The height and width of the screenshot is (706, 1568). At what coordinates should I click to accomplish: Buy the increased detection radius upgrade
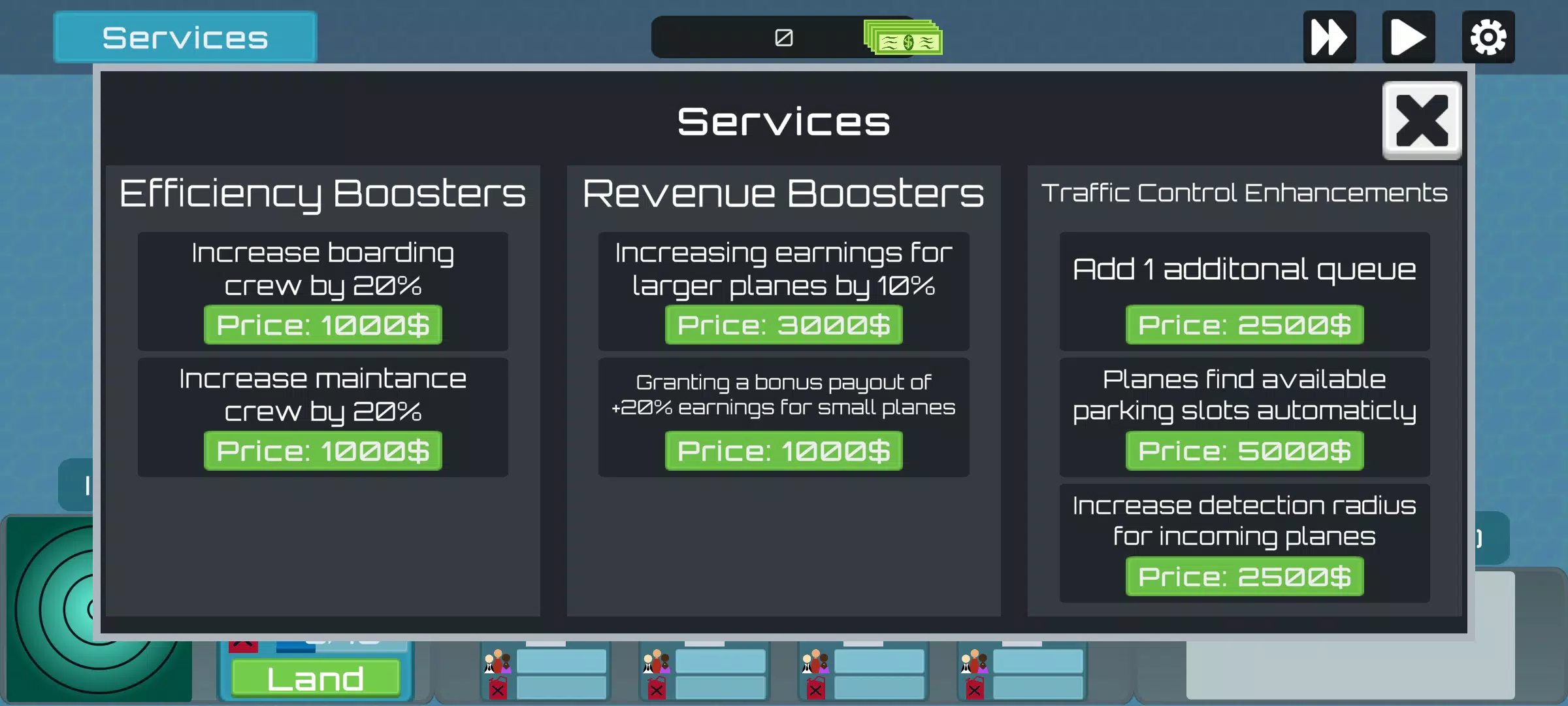click(x=1243, y=577)
